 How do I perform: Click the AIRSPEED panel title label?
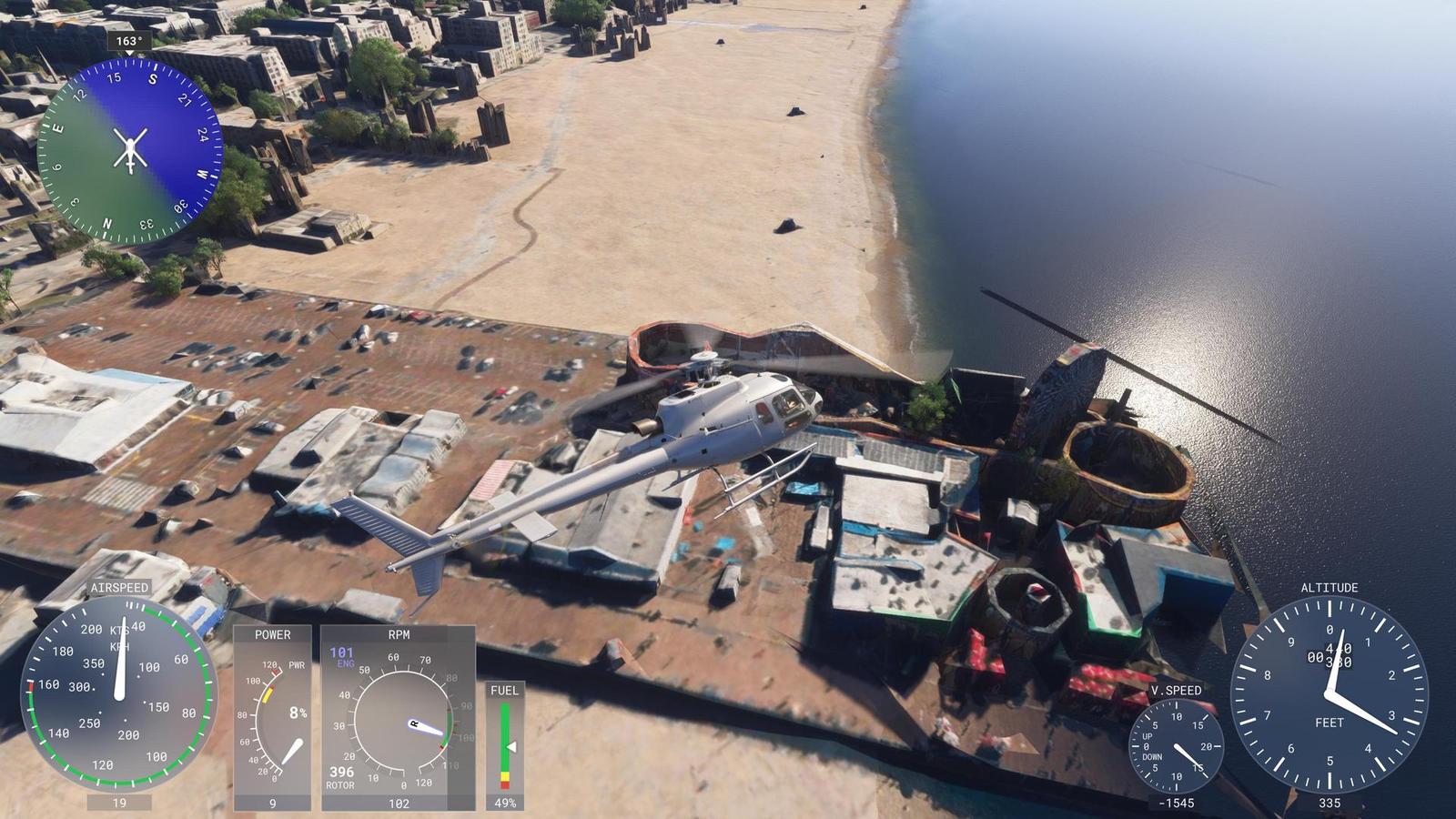121,588
